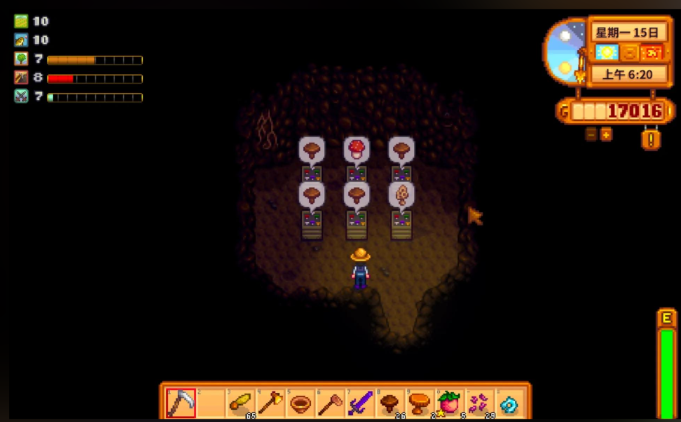Click the zoom-in plus button
681x422 pixels.
pos(606,134)
